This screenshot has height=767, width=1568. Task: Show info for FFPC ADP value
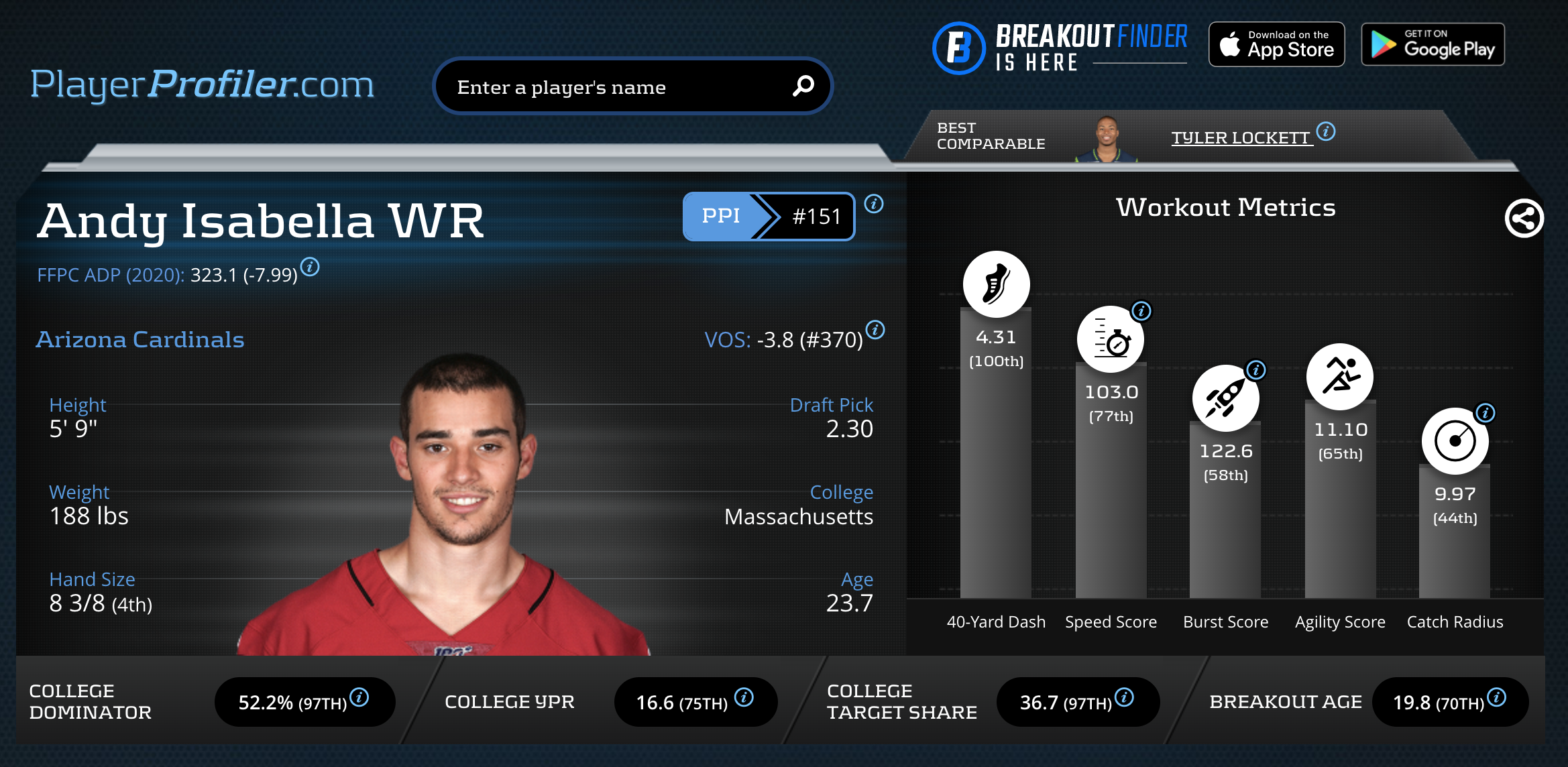click(310, 267)
